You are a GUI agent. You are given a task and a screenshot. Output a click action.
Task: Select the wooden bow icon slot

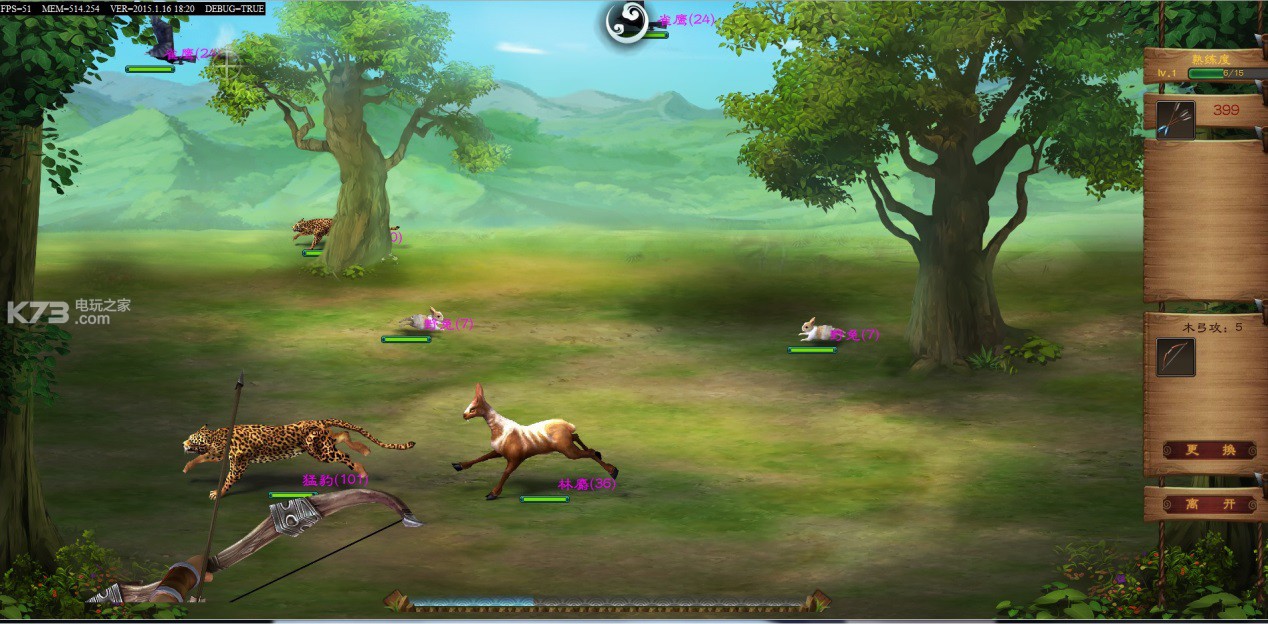(1175, 357)
